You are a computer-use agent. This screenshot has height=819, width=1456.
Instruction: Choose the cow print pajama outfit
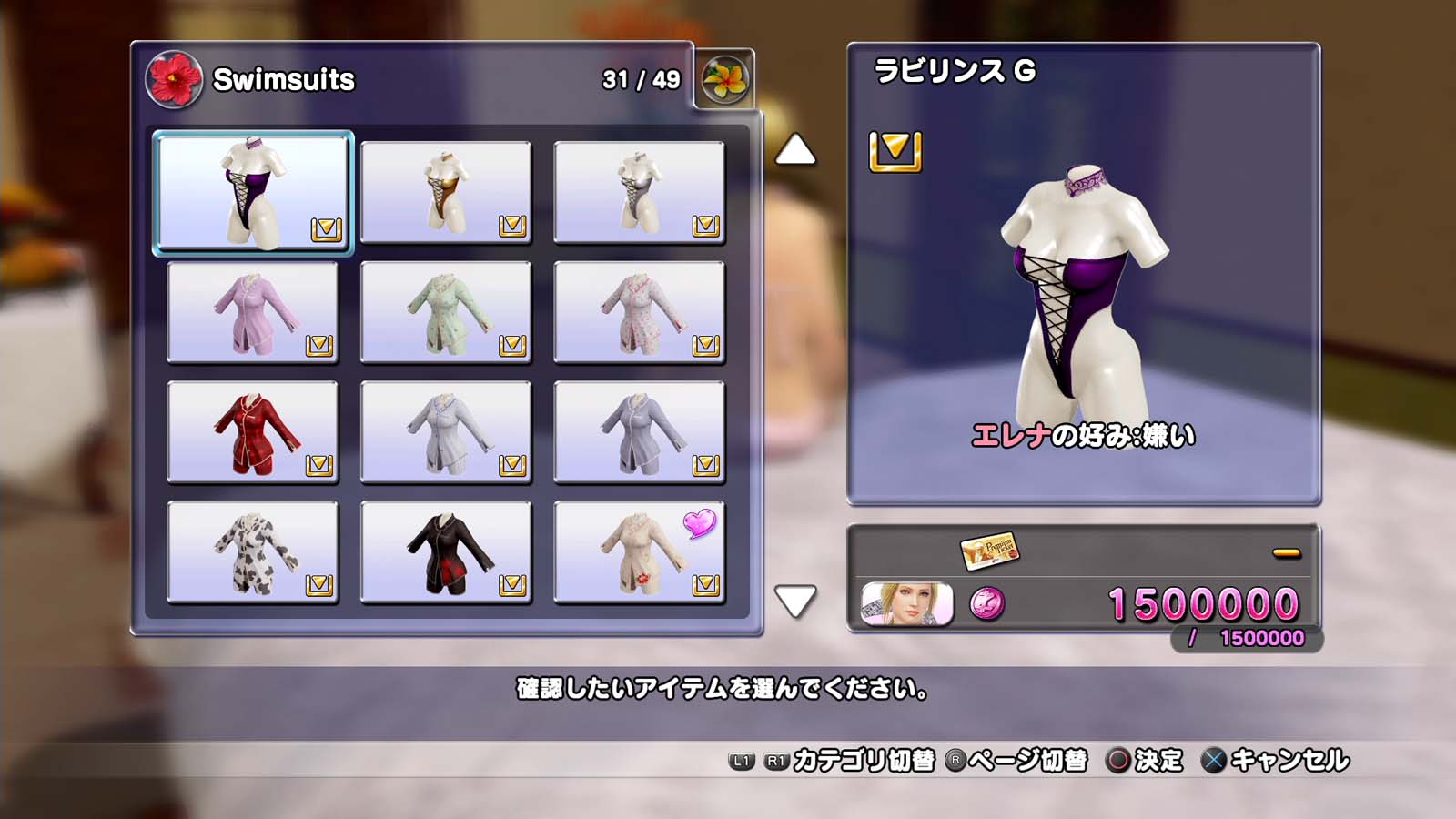click(x=253, y=552)
